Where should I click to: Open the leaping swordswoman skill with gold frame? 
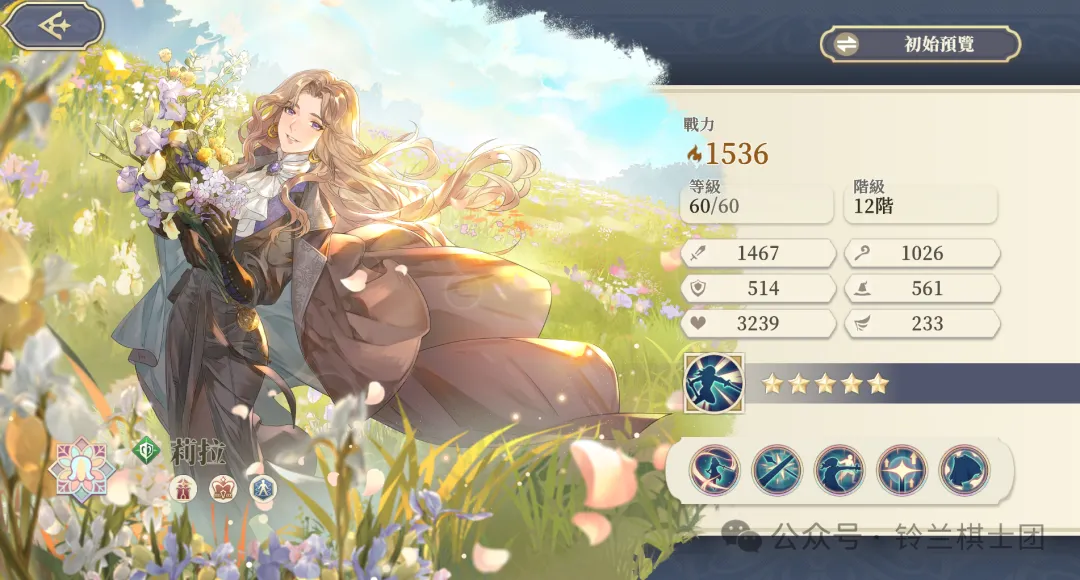714,383
